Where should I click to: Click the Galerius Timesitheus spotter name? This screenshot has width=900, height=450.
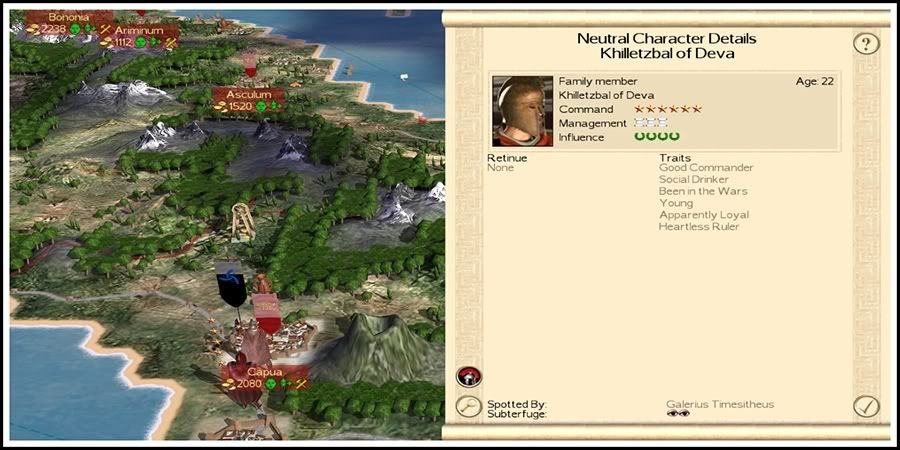[x=720, y=404]
